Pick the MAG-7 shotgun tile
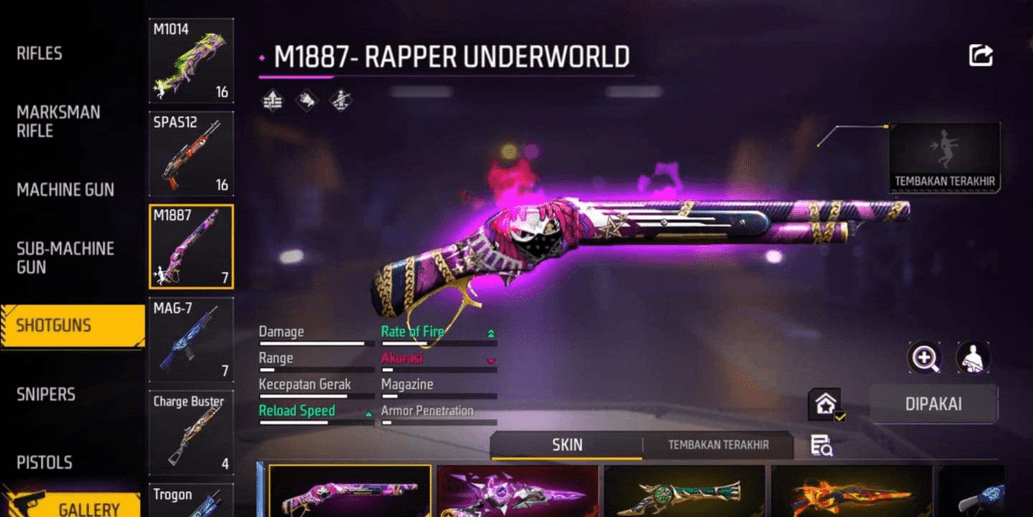The image size is (1033, 517). [x=191, y=339]
